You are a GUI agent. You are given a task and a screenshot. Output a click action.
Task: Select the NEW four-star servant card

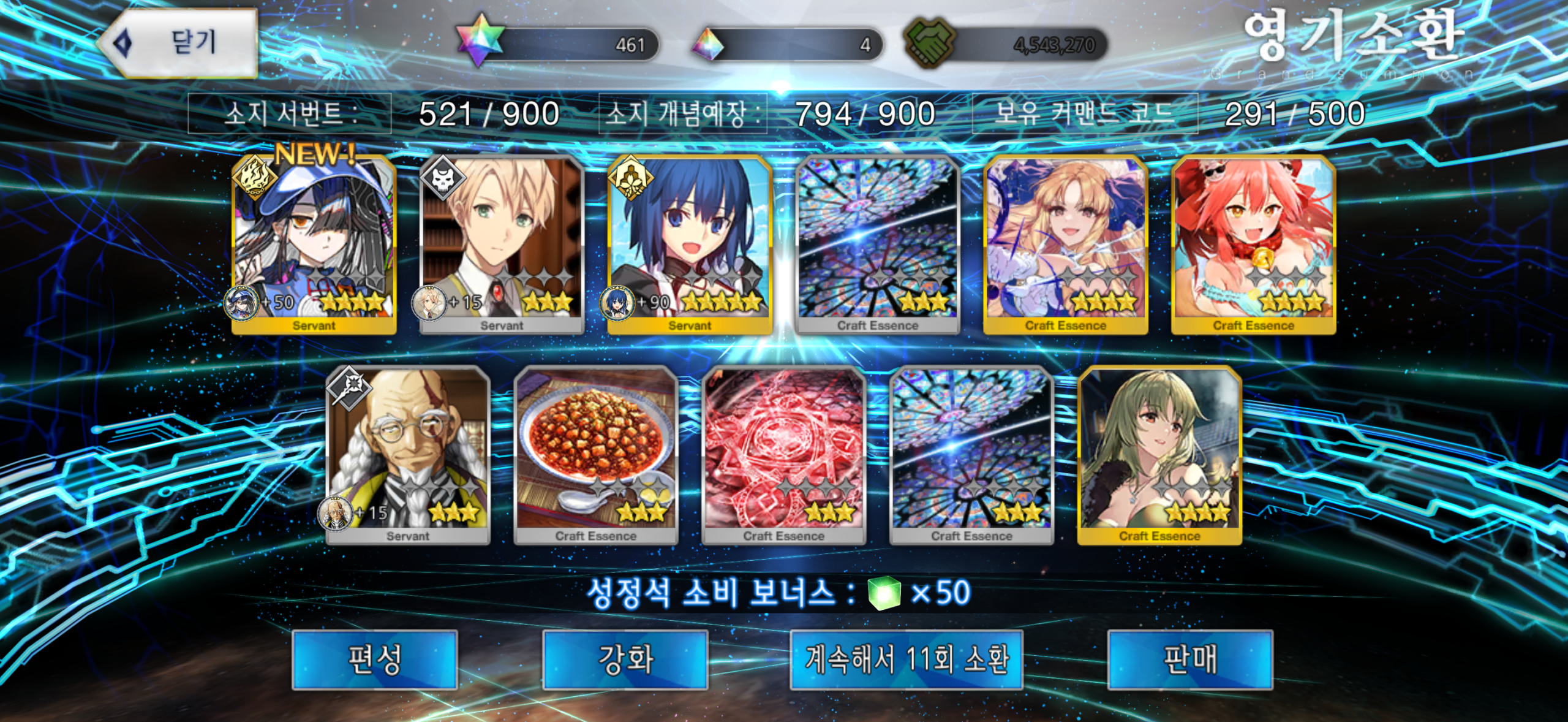(314, 245)
